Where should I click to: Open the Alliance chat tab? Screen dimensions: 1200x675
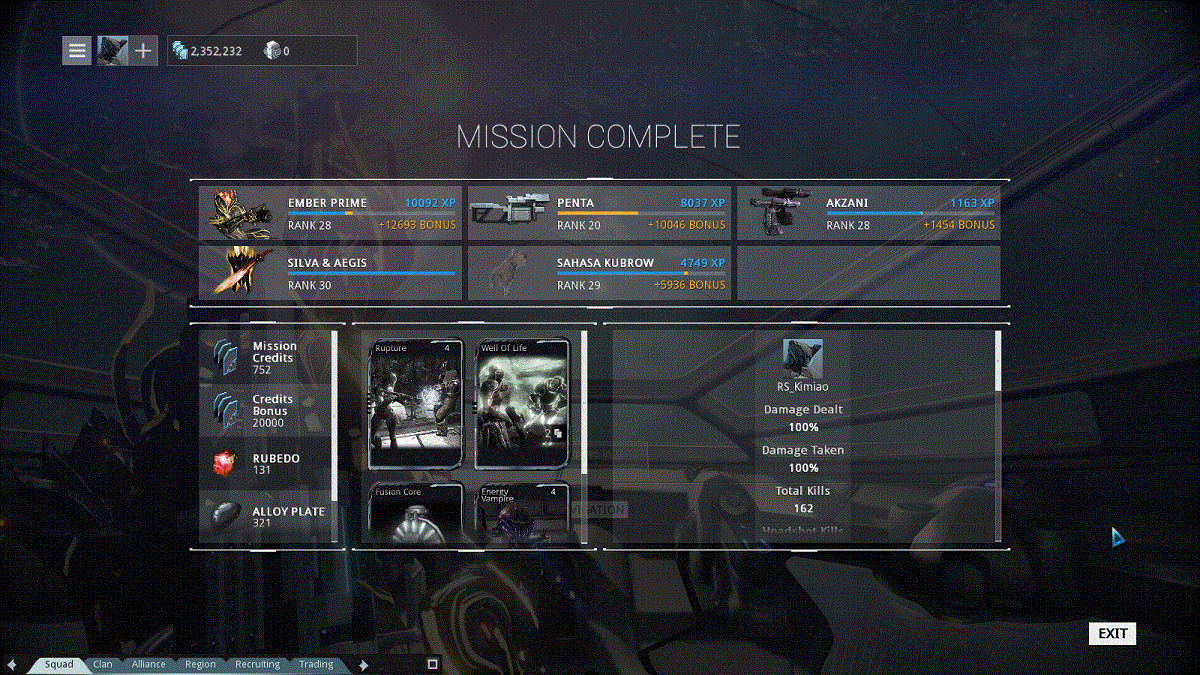(x=149, y=664)
